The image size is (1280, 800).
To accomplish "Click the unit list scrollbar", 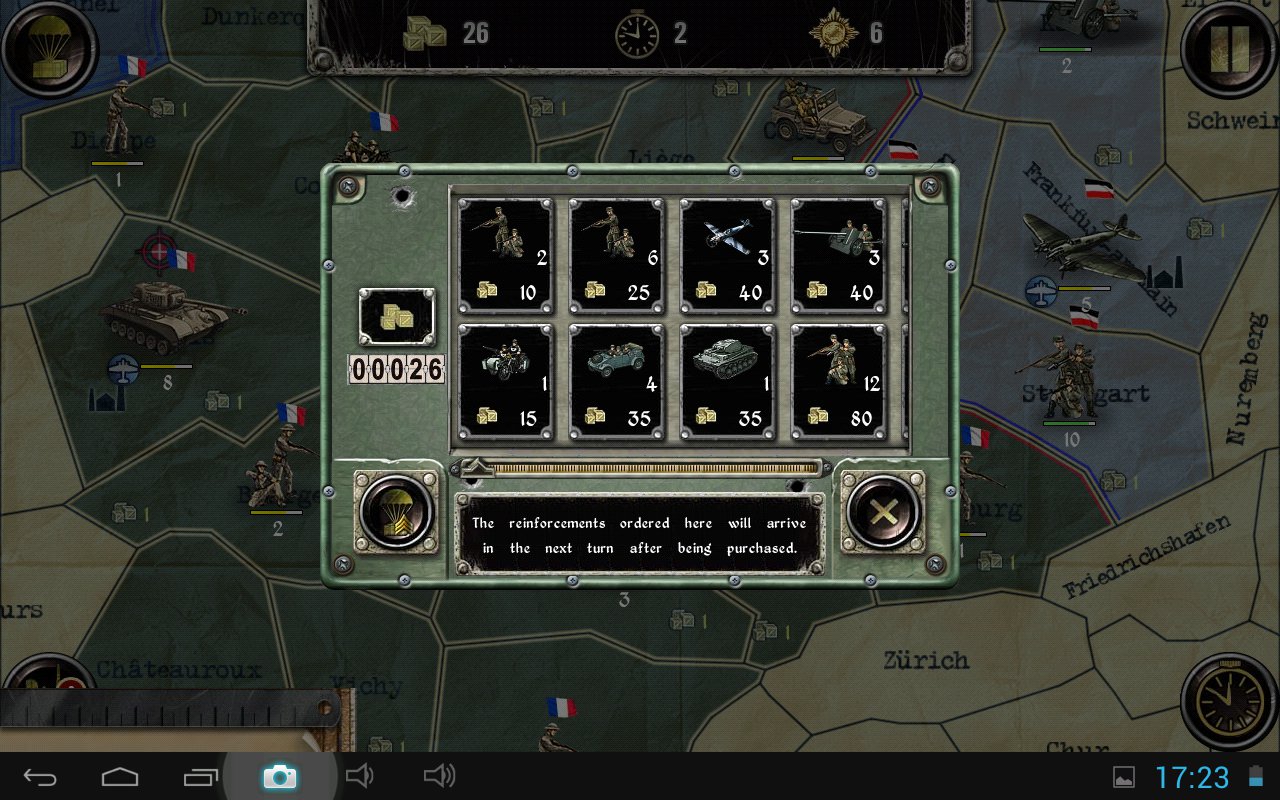I will click(x=640, y=467).
